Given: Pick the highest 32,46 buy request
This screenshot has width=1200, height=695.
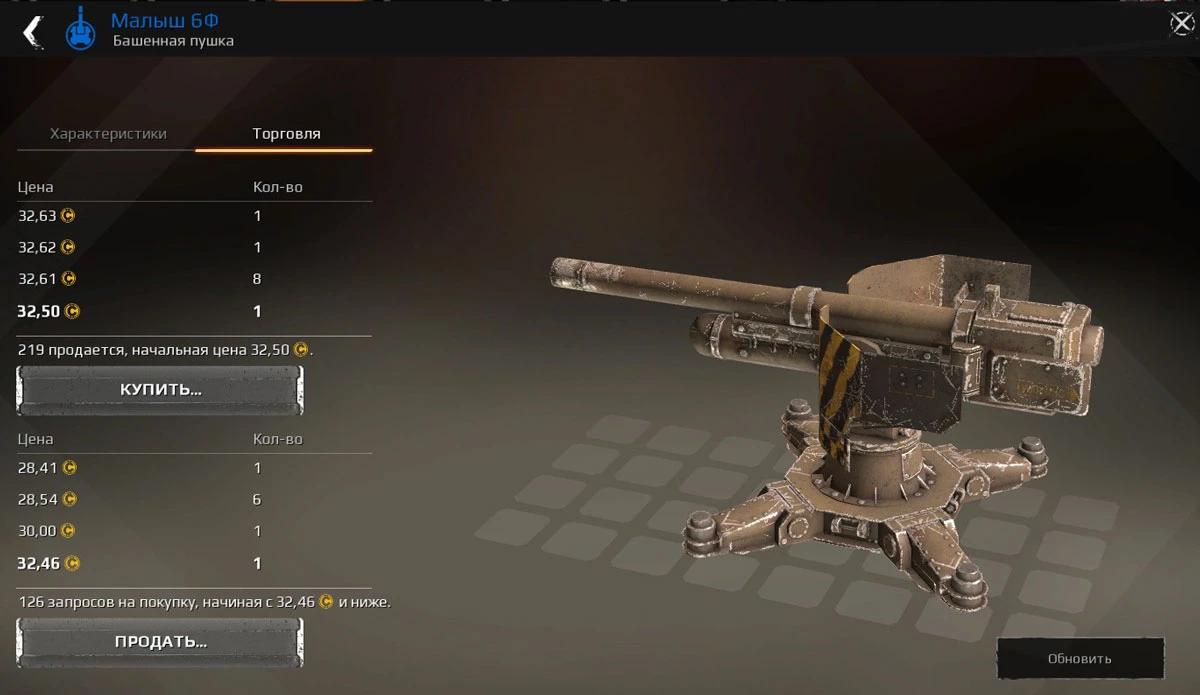Looking at the screenshot, I should tap(194, 563).
